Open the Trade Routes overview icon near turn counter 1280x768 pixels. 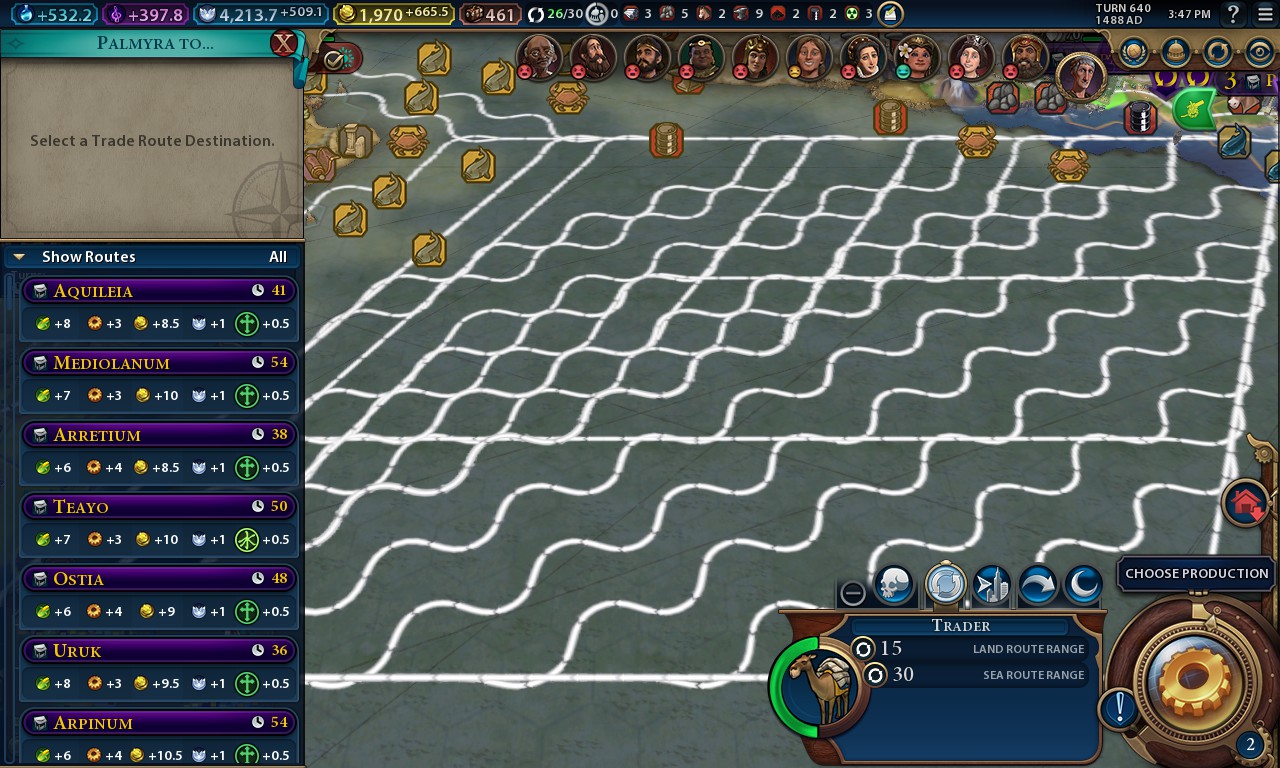tap(1218, 51)
